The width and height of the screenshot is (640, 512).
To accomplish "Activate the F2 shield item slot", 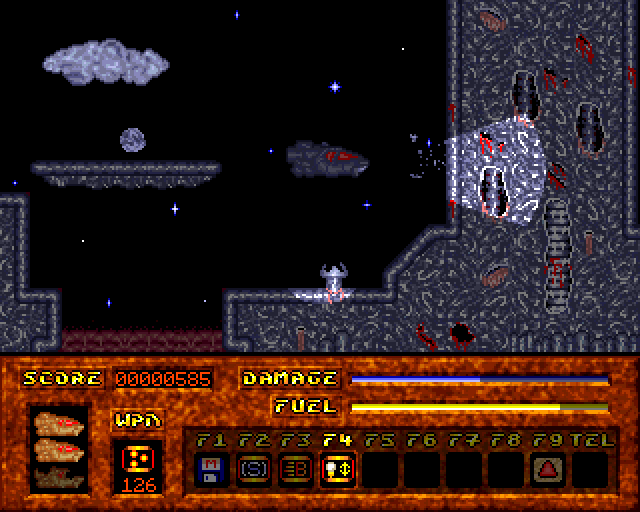I will click(x=252, y=468).
